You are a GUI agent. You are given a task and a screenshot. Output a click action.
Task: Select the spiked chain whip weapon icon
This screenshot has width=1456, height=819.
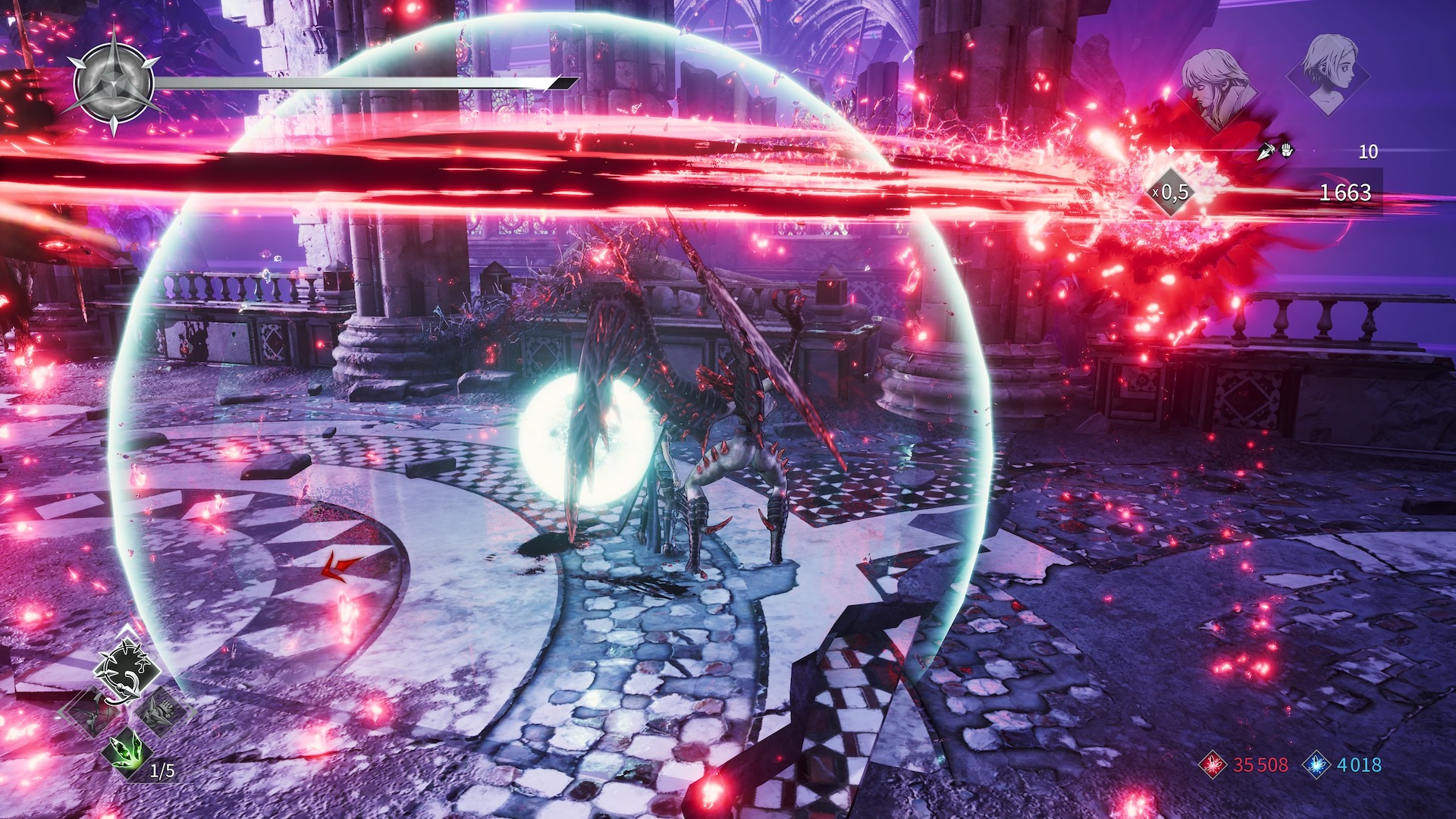coord(127,672)
